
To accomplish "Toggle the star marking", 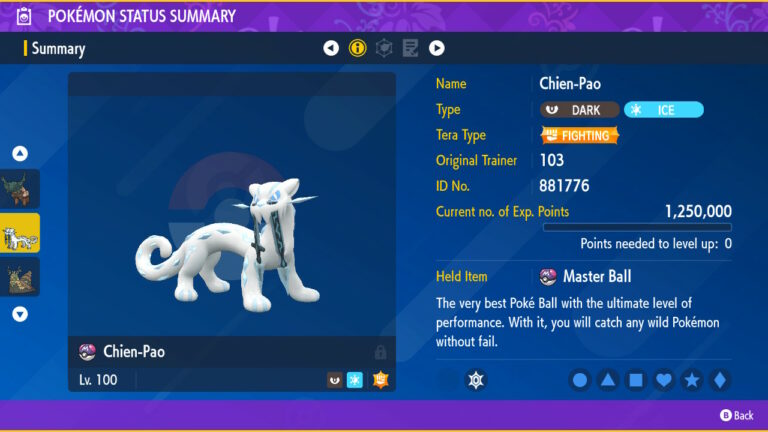I will 691,380.
